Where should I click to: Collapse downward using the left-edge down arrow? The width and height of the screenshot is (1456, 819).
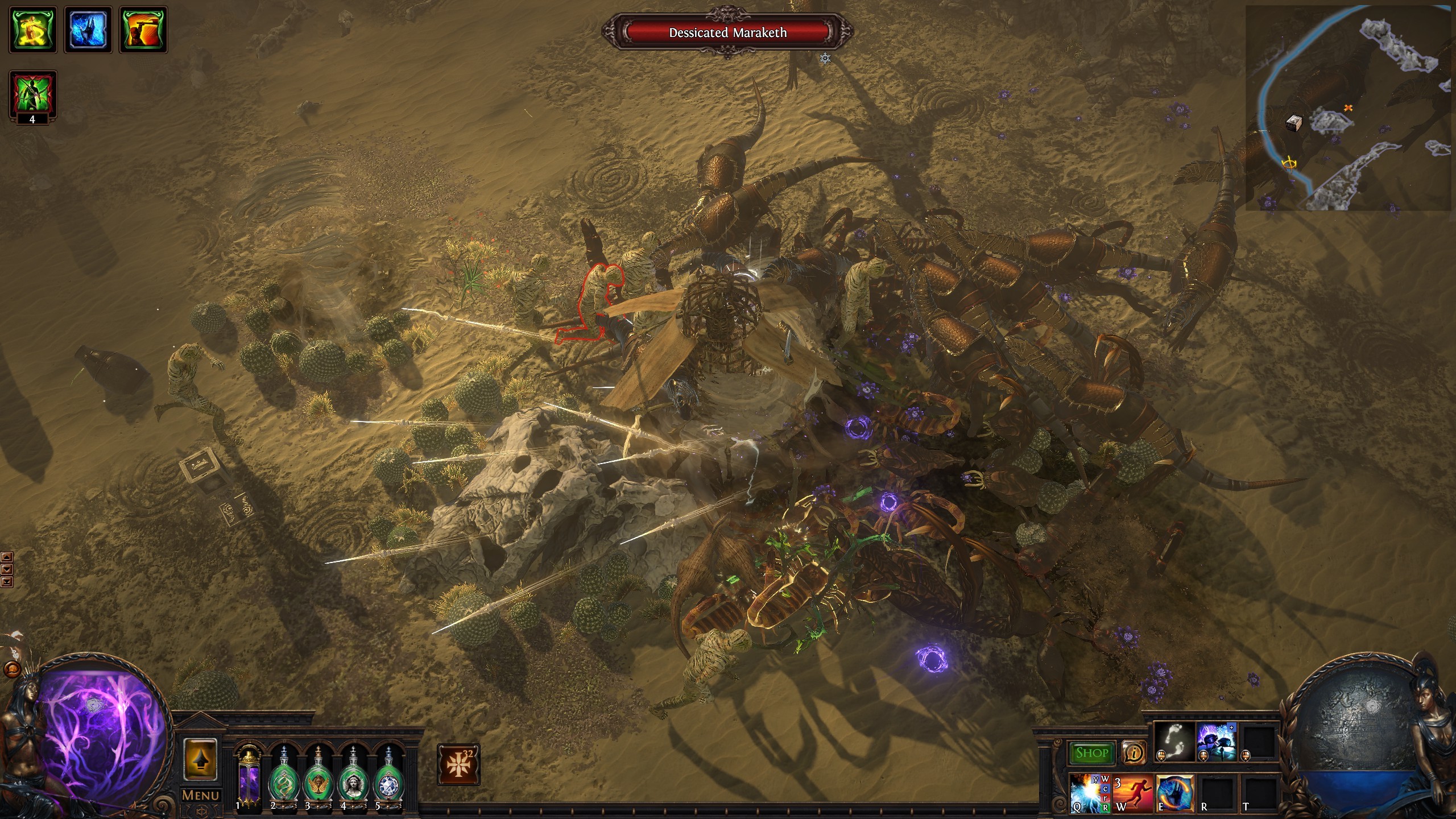7,569
